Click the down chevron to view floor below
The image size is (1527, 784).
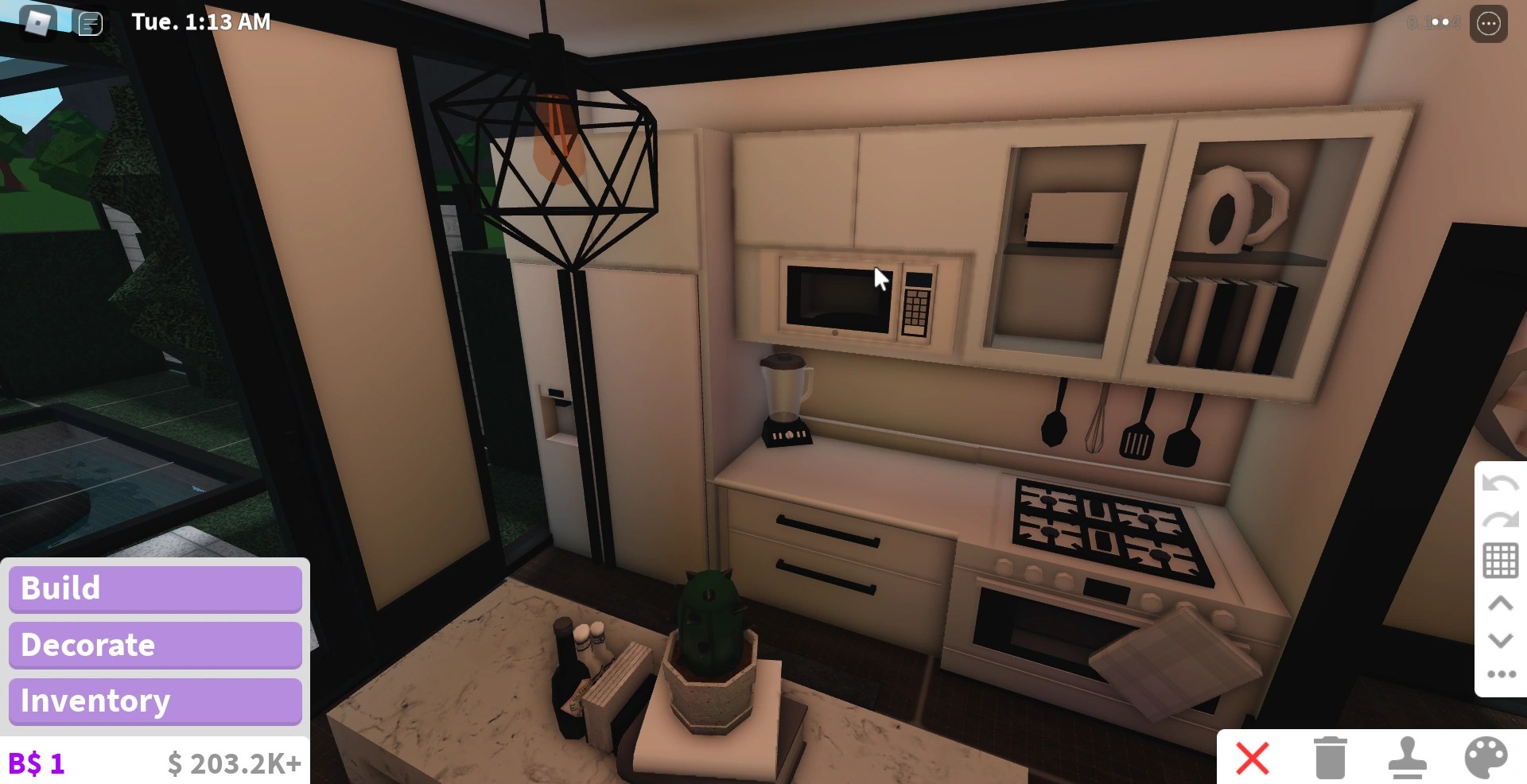1500,640
